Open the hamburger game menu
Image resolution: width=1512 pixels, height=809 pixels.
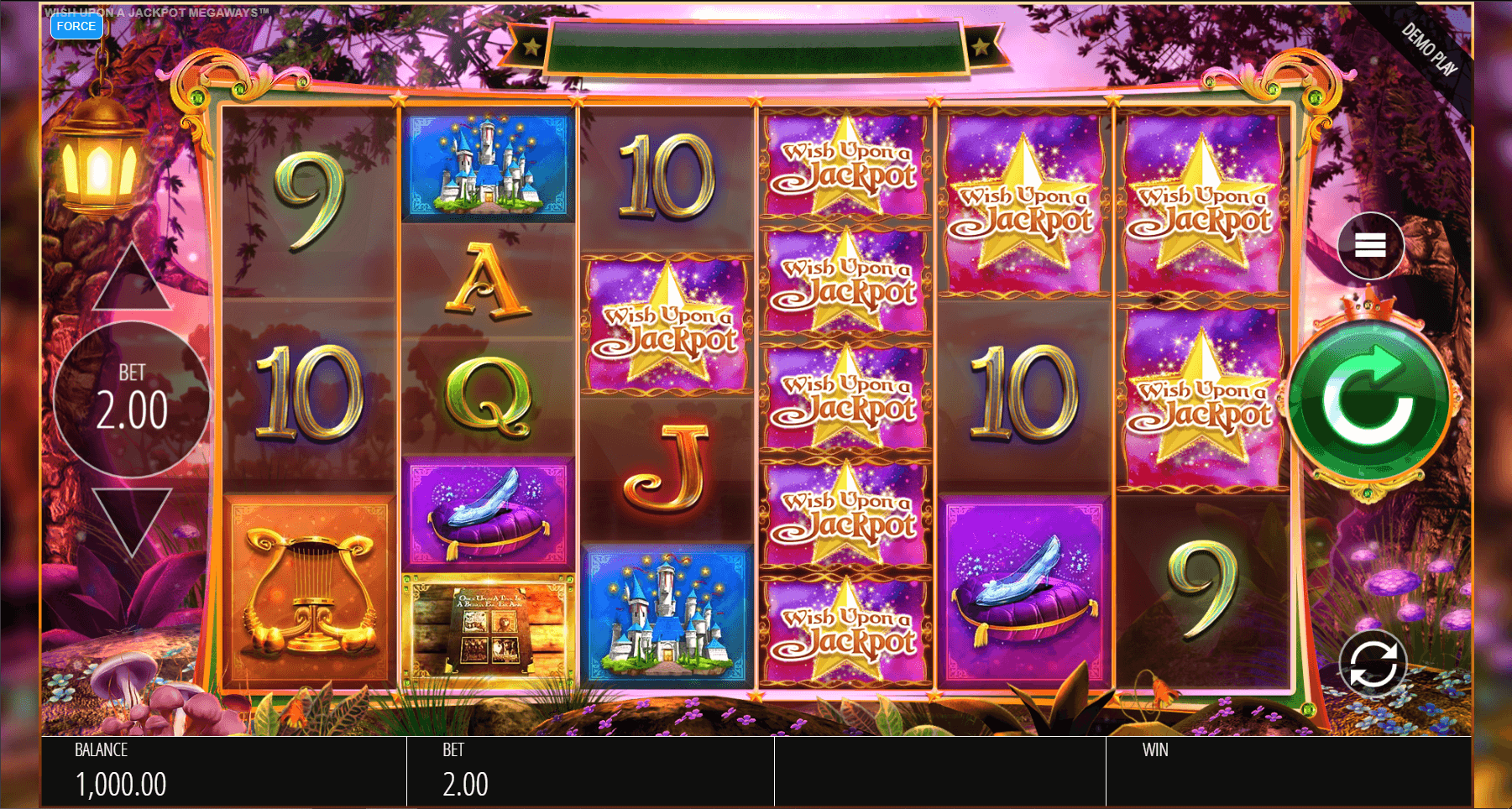pyautogui.click(x=1370, y=246)
